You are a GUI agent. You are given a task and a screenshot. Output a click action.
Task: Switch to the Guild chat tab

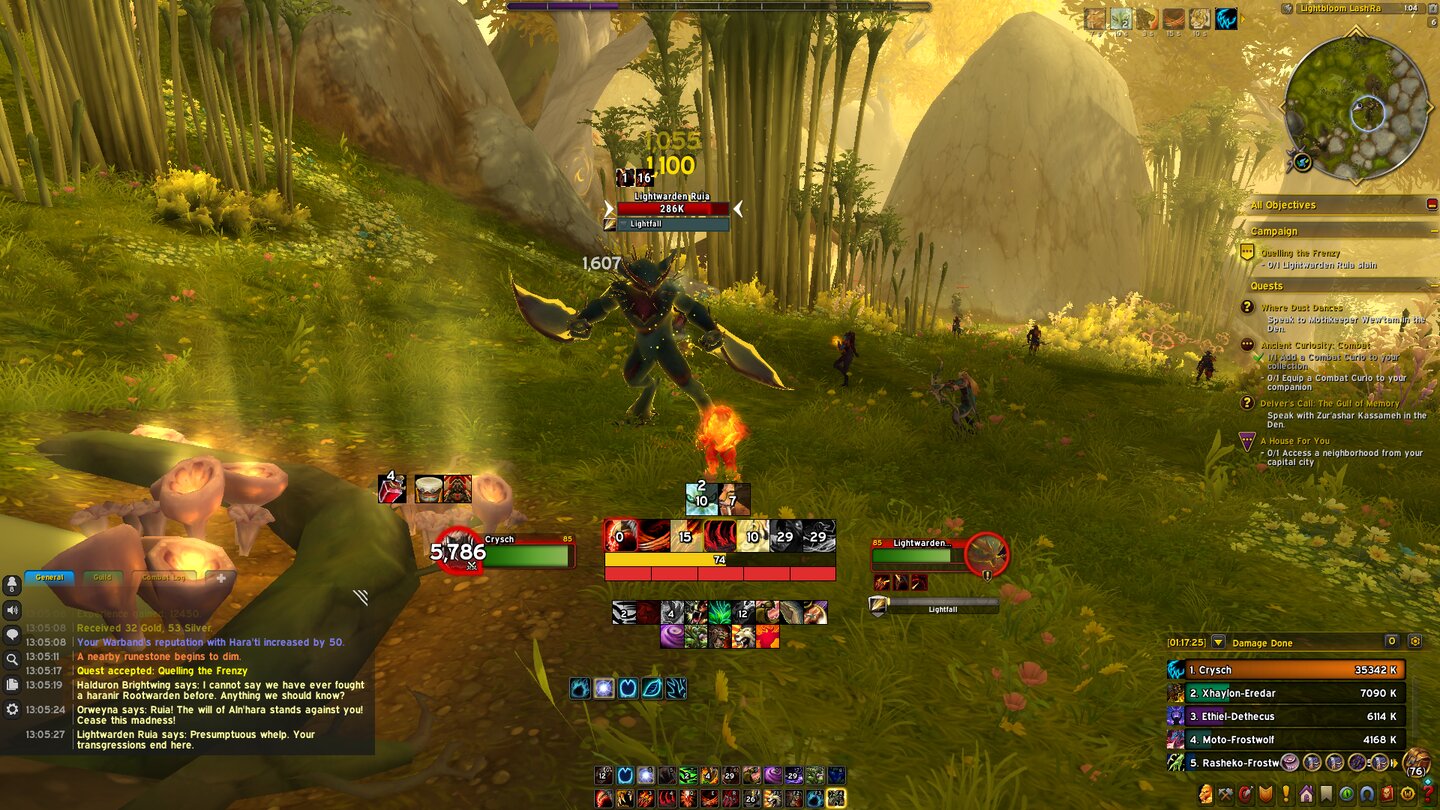pos(102,576)
